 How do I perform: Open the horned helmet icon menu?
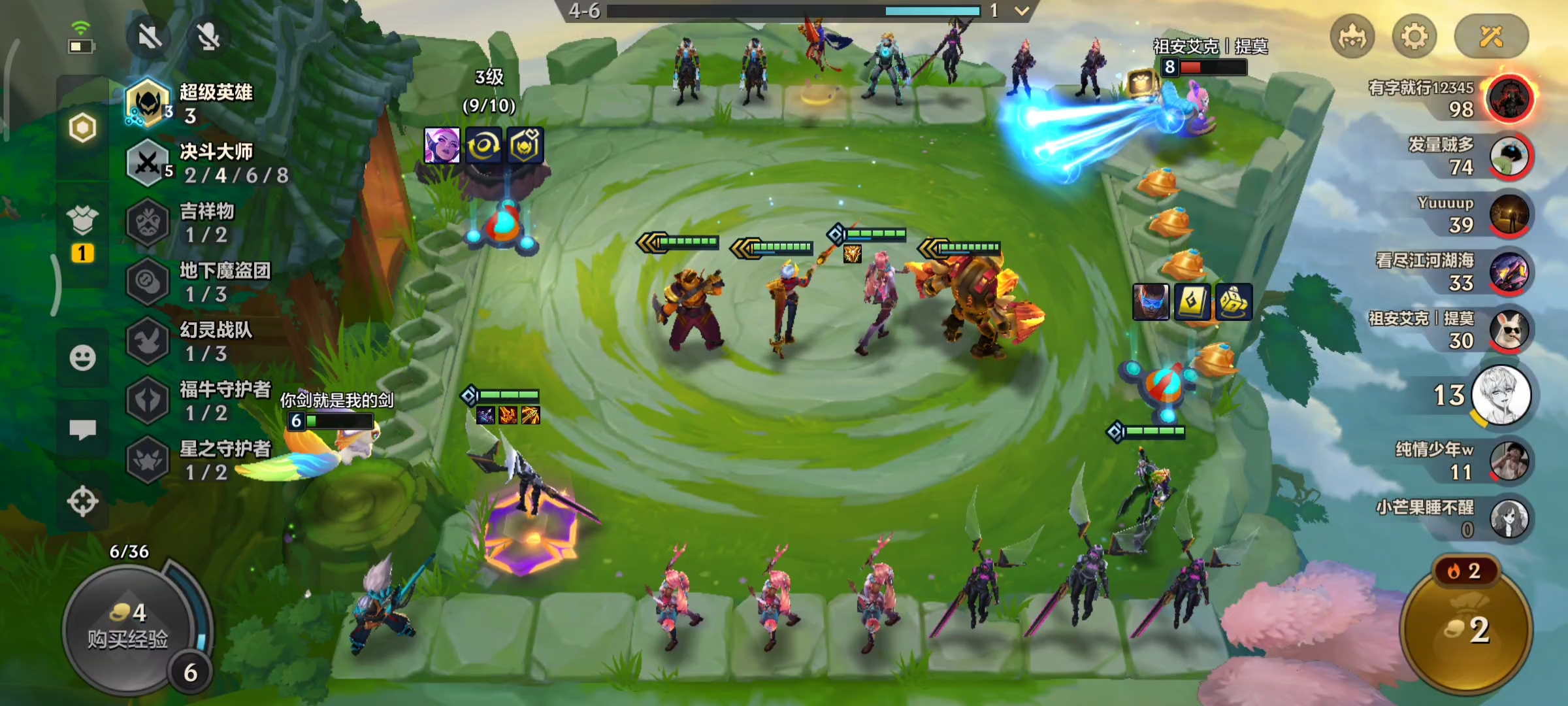(x=1352, y=37)
